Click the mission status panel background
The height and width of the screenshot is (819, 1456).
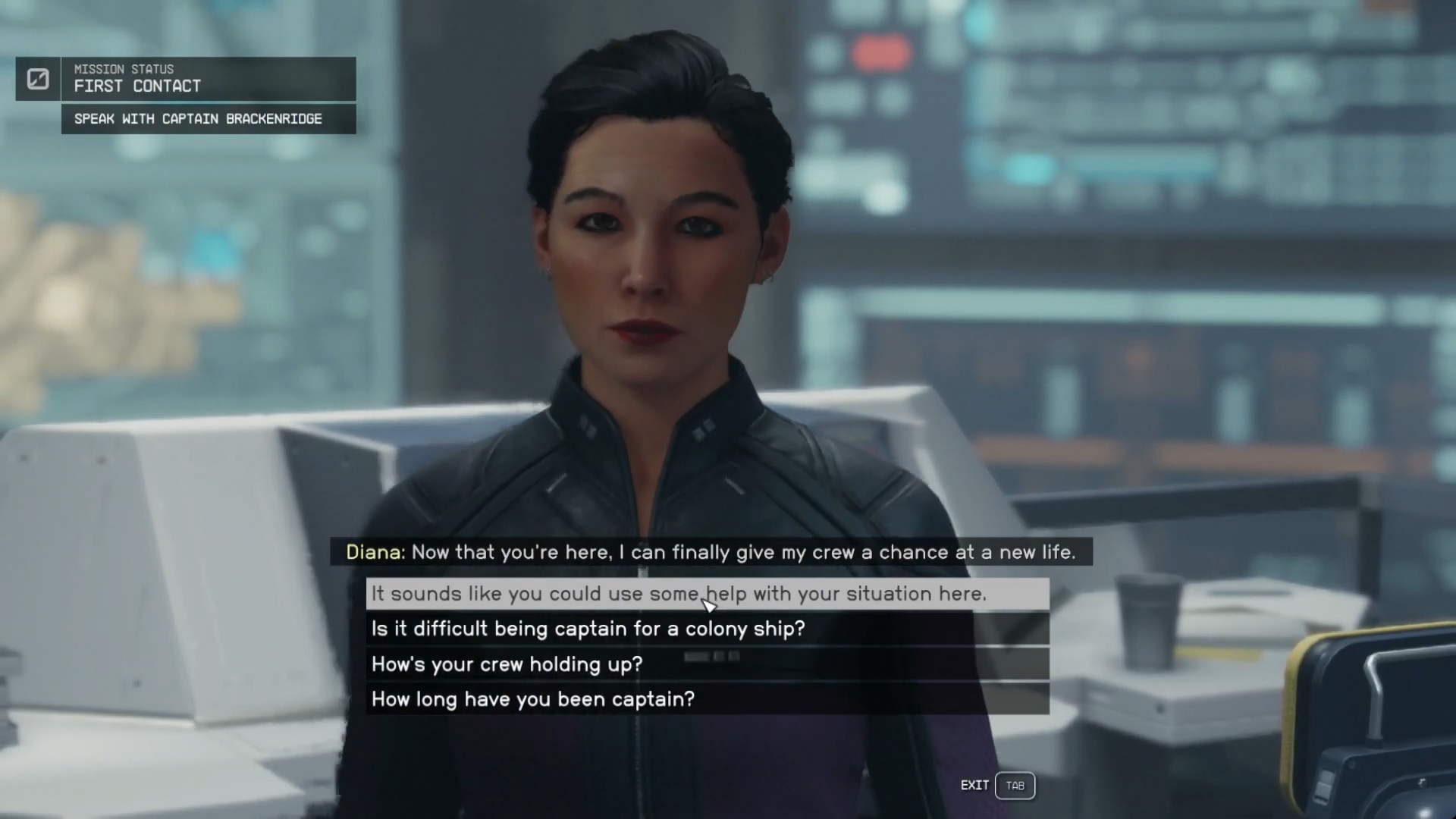(x=205, y=79)
